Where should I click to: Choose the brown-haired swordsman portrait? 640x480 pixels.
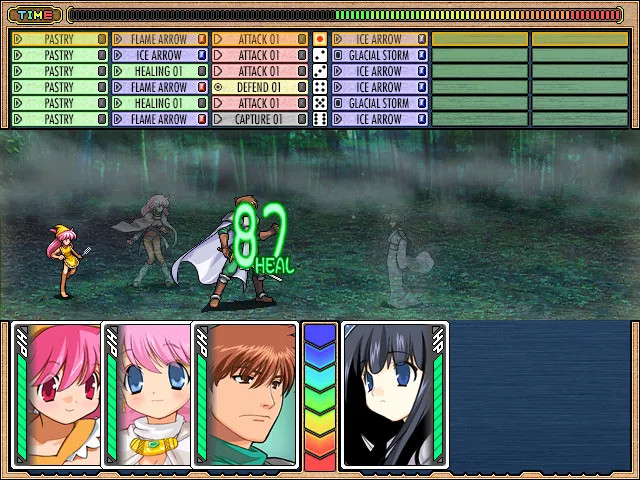246,396
